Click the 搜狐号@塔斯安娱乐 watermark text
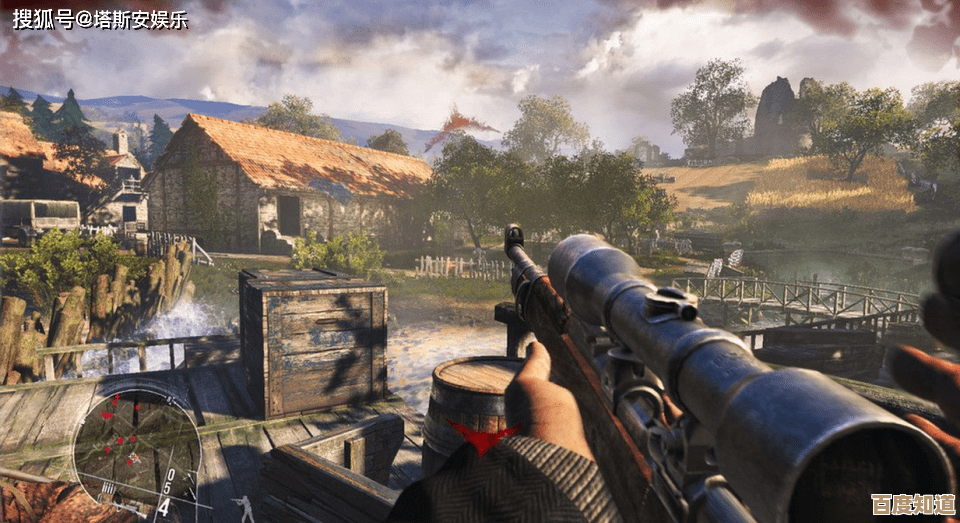Viewport: 960px width, 523px height. tap(100, 18)
